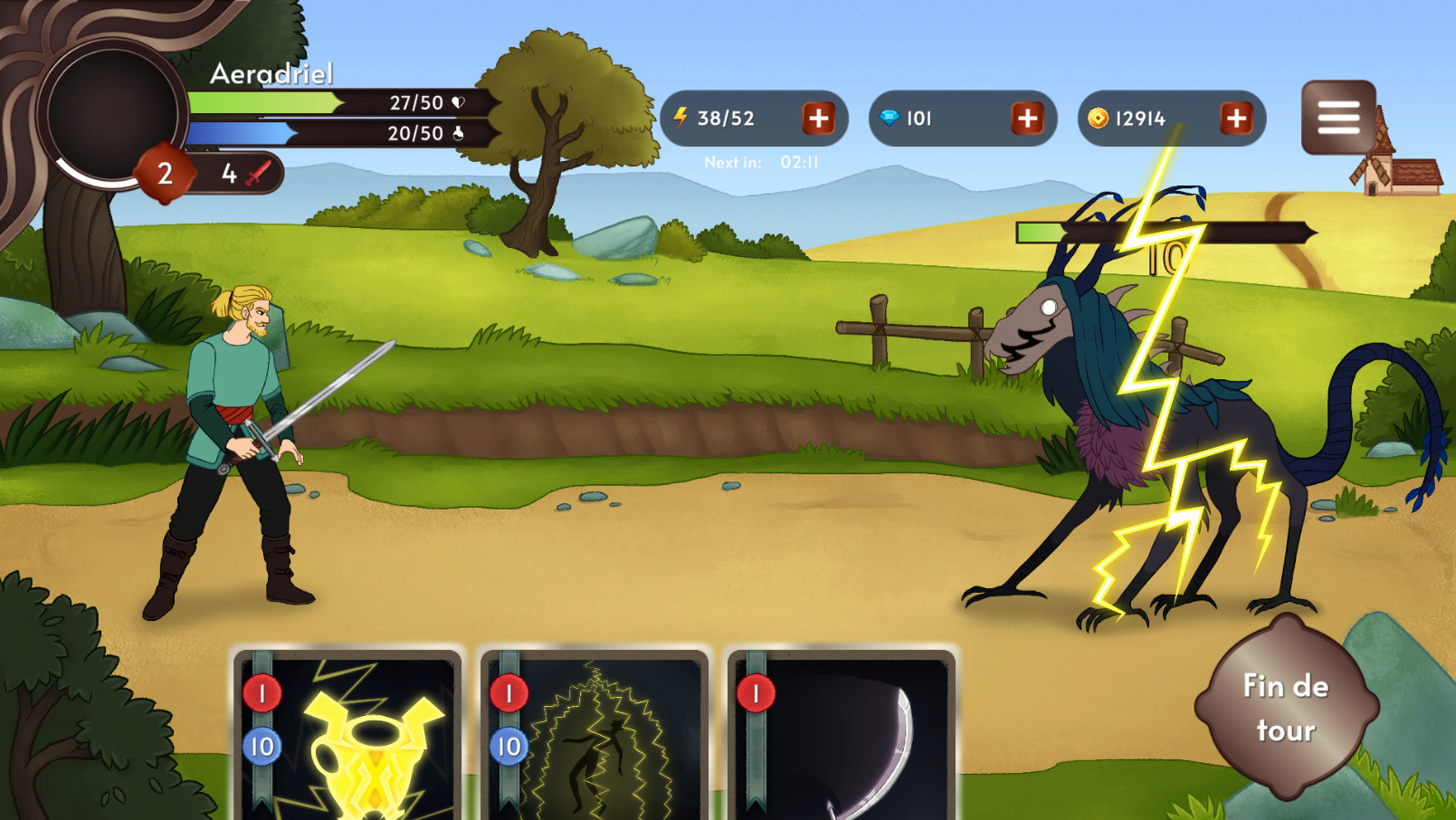
Task: Open the hamburger menu
Action: (x=1337, y=118)
